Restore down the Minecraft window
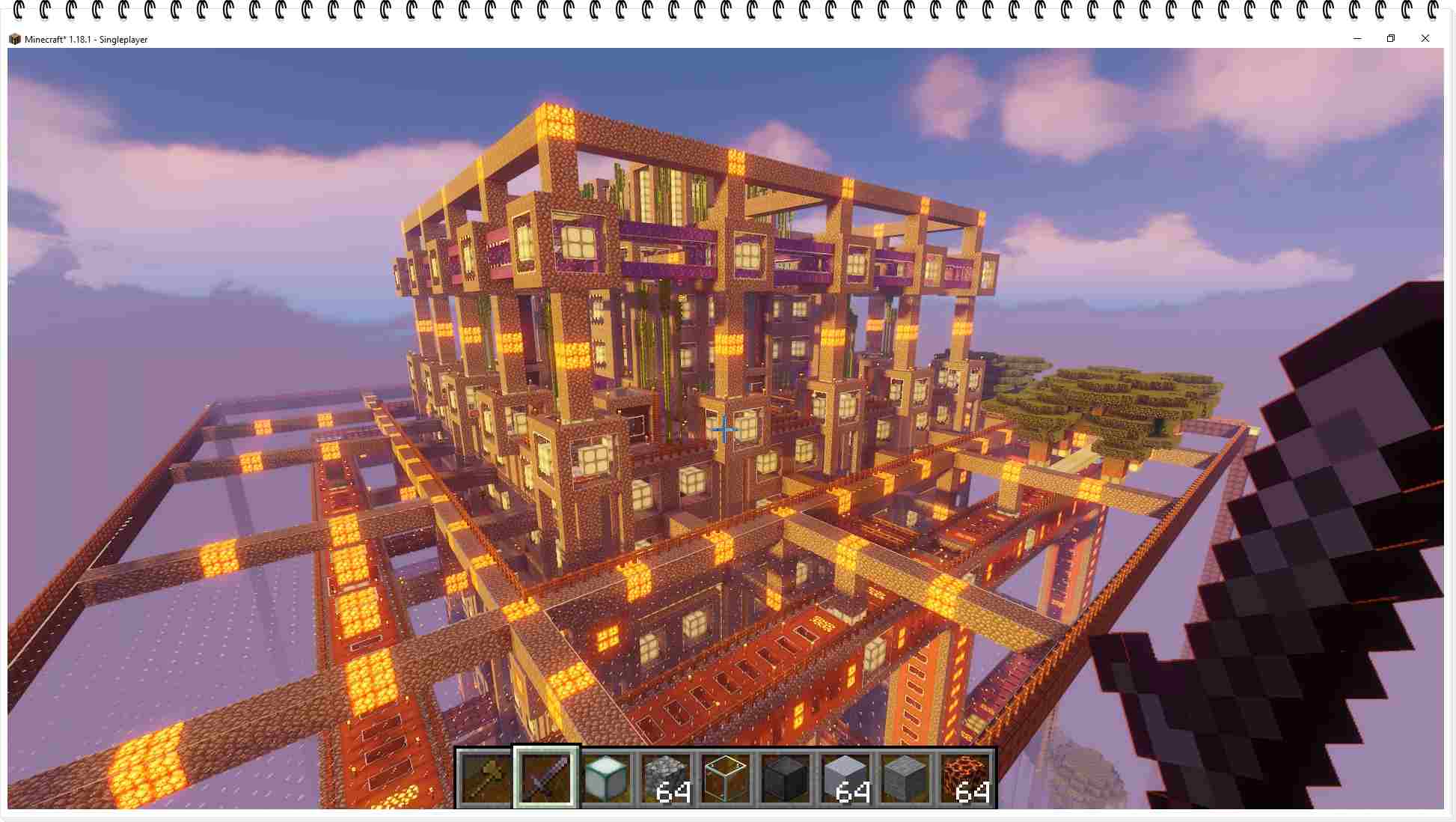 [1391, 38]
